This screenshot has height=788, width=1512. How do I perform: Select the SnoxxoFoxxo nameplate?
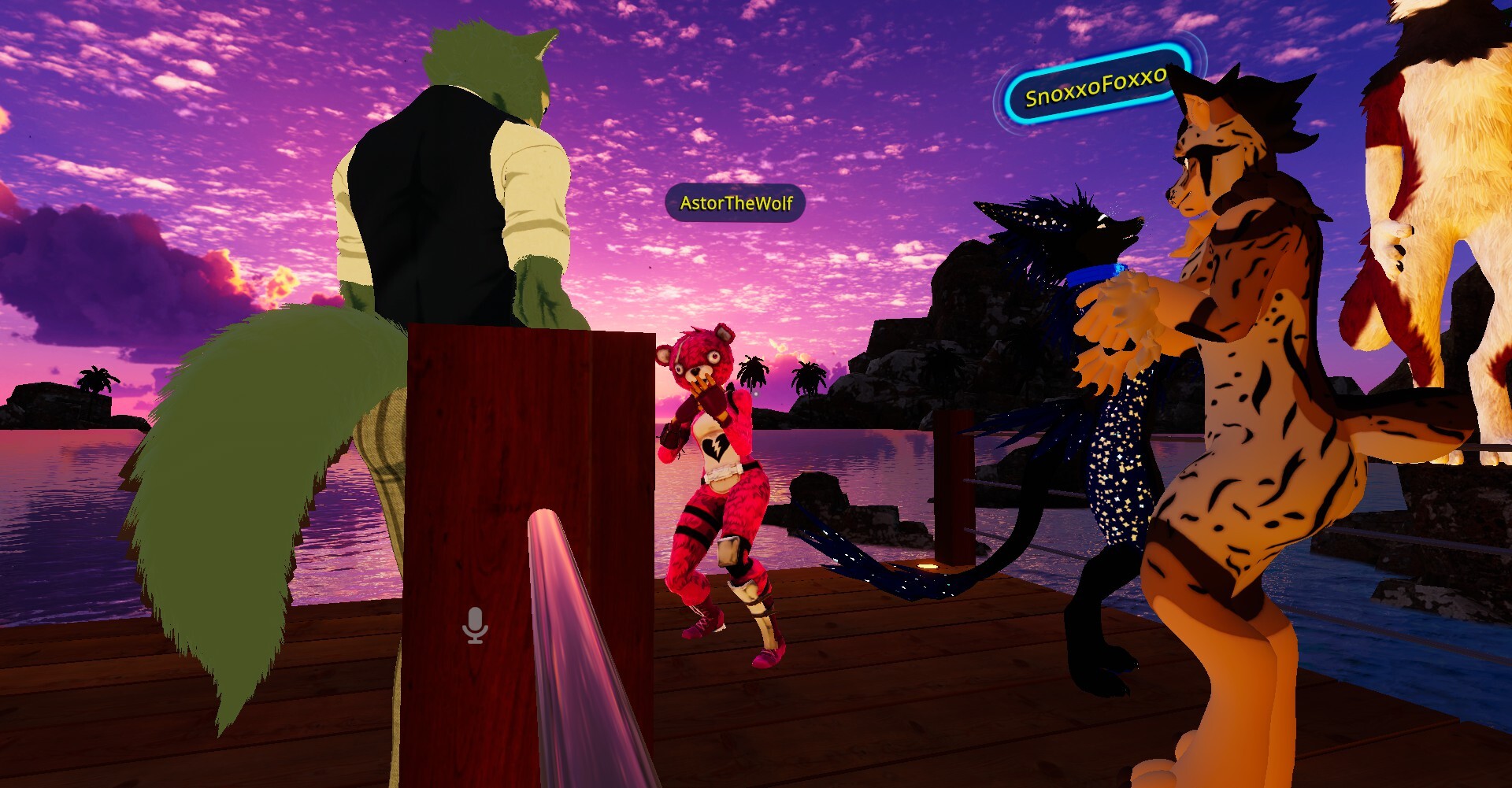click(1095, 87)
